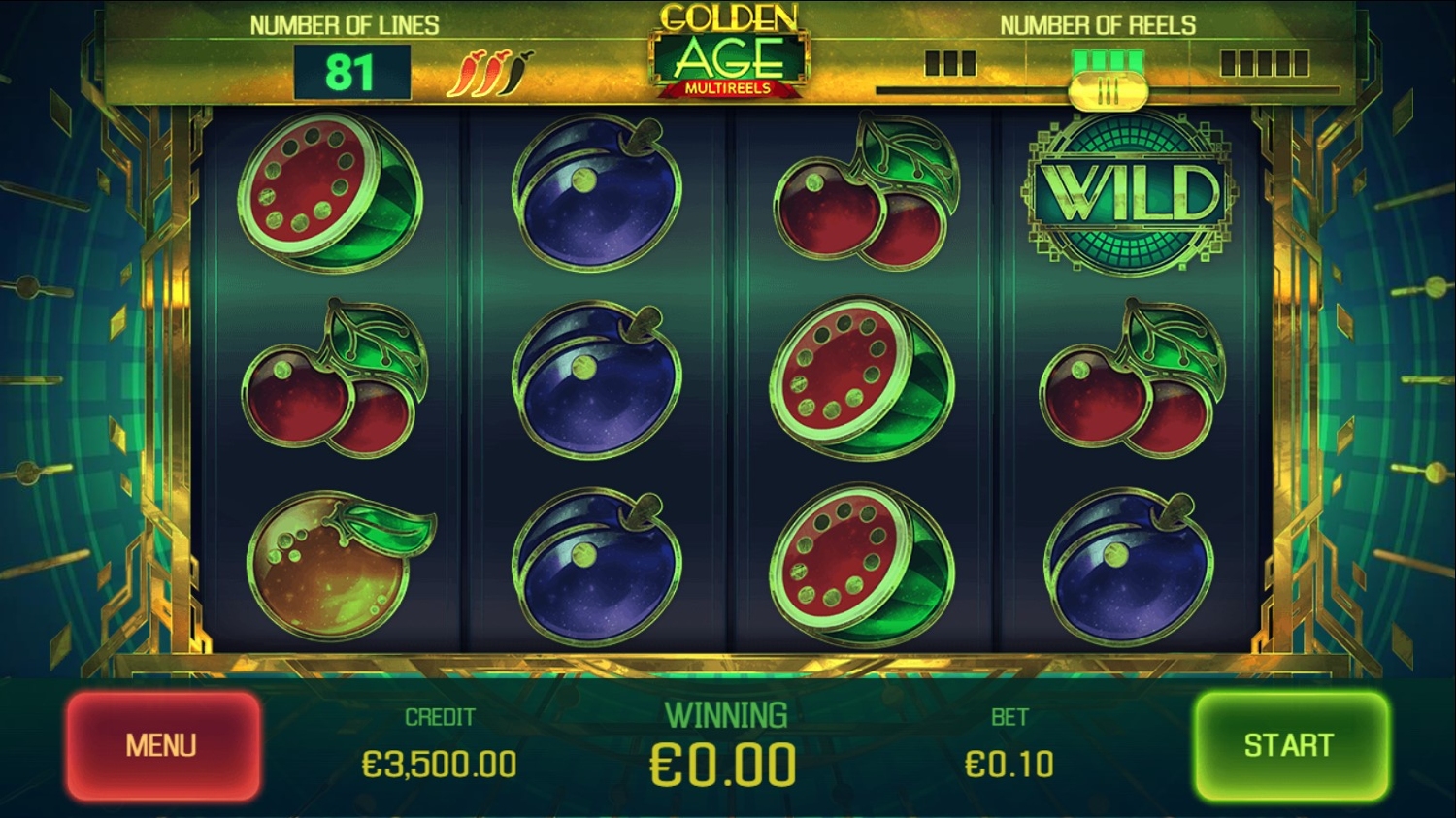Click the €0.10 bet amount
Screen dimensions: 1456x818
tap(1009, 765)
